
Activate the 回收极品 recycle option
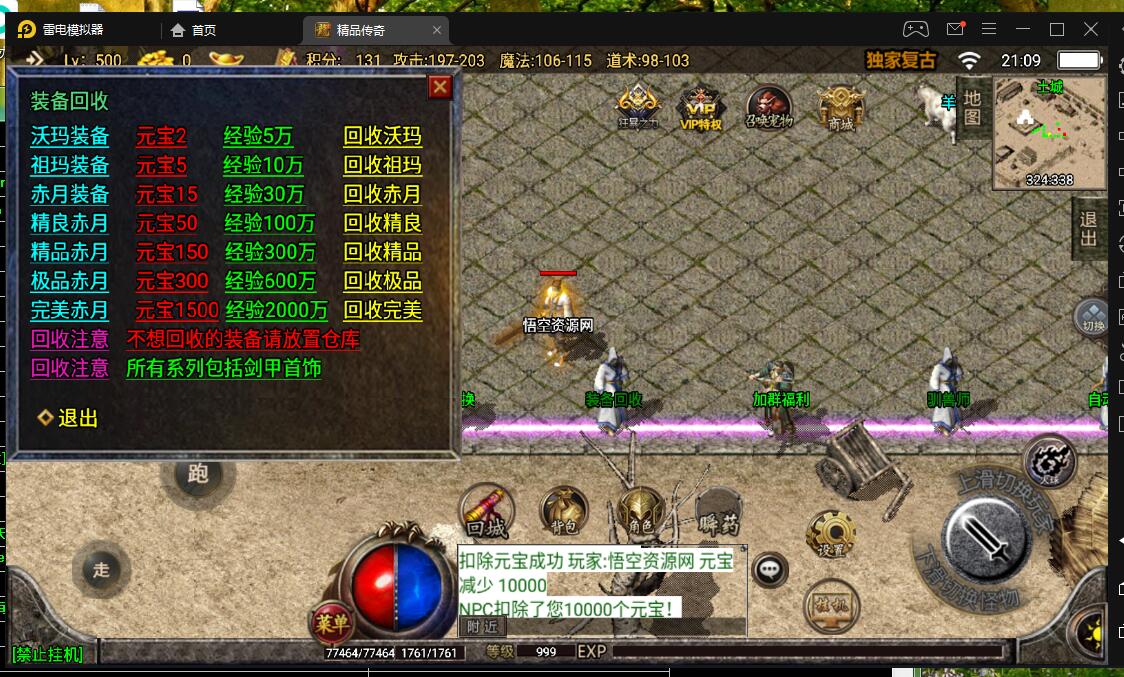pos(382,281)
